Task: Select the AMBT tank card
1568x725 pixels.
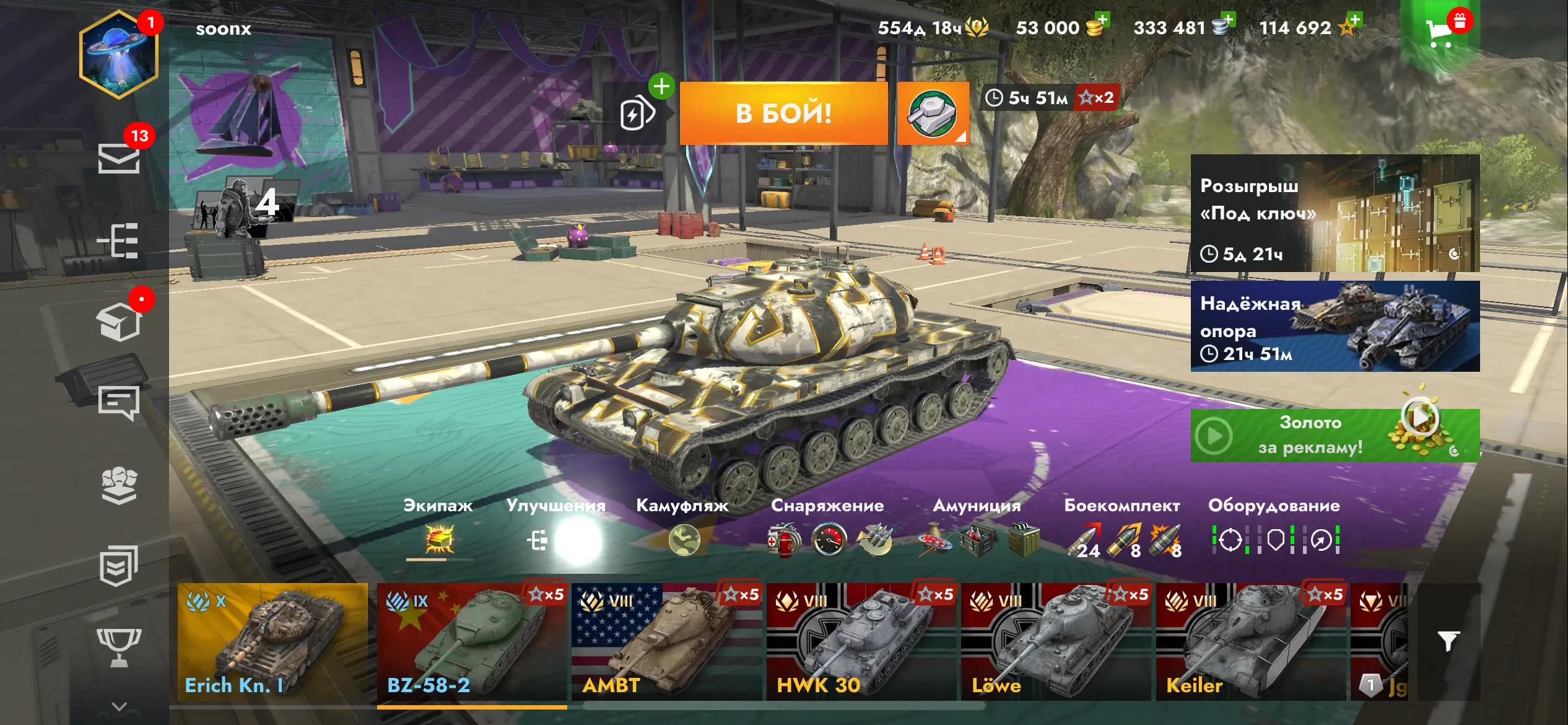Action: pyautogui.click(x=666, y=642)
